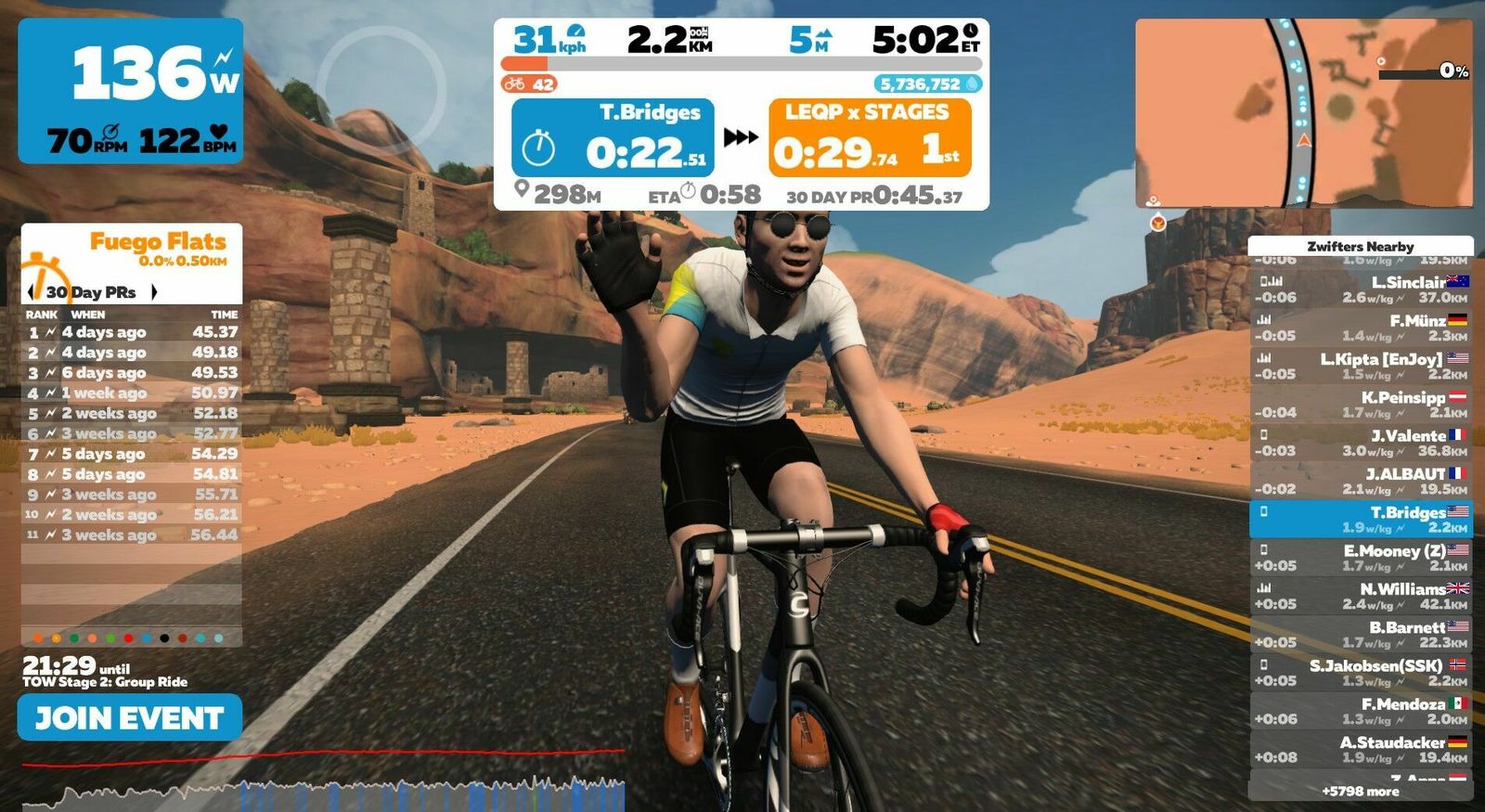Select the highlighted T.Bridges rider row
The width and height of the screenshot is (1485, 812).
[x=1360, y=520]
